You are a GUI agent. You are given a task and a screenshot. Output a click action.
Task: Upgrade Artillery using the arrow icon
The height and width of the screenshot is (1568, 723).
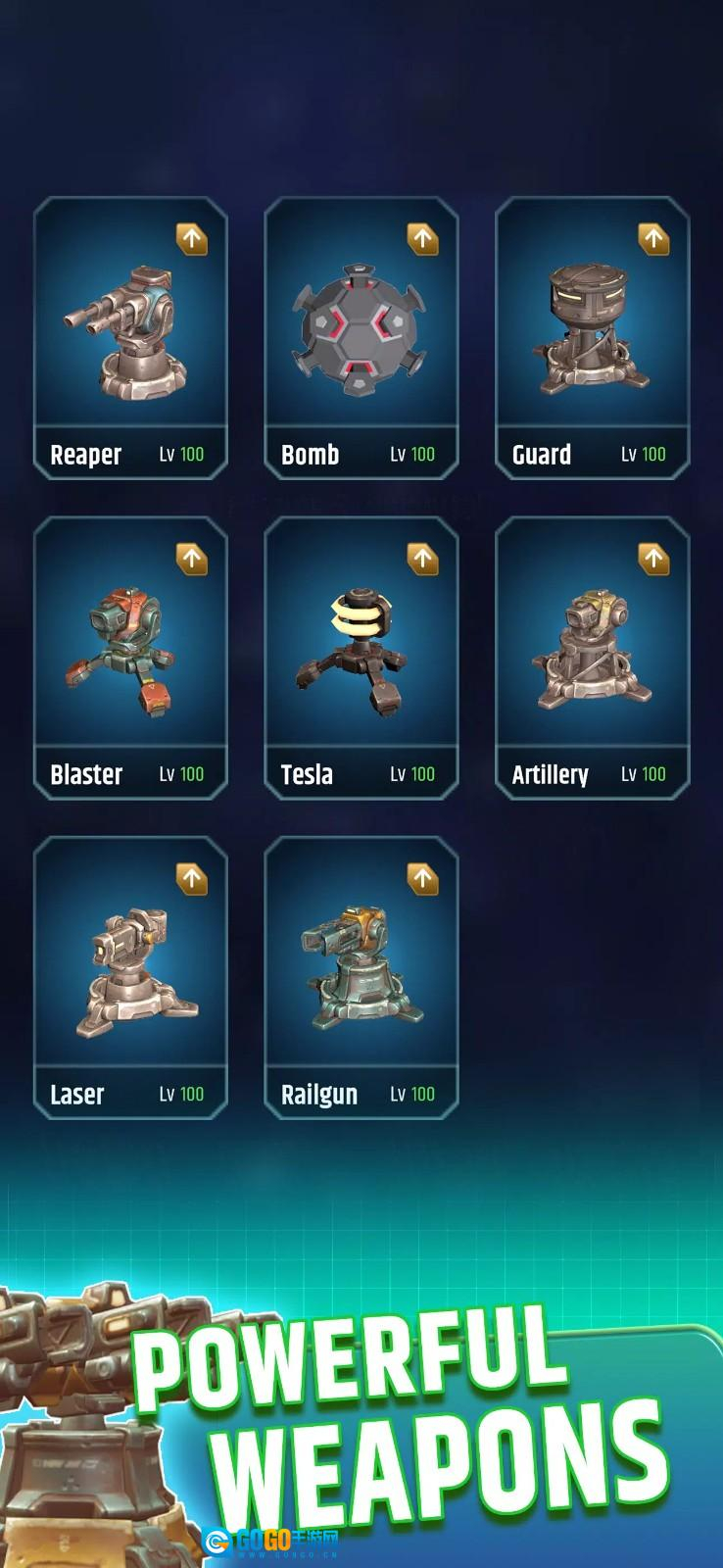(654, 559)
